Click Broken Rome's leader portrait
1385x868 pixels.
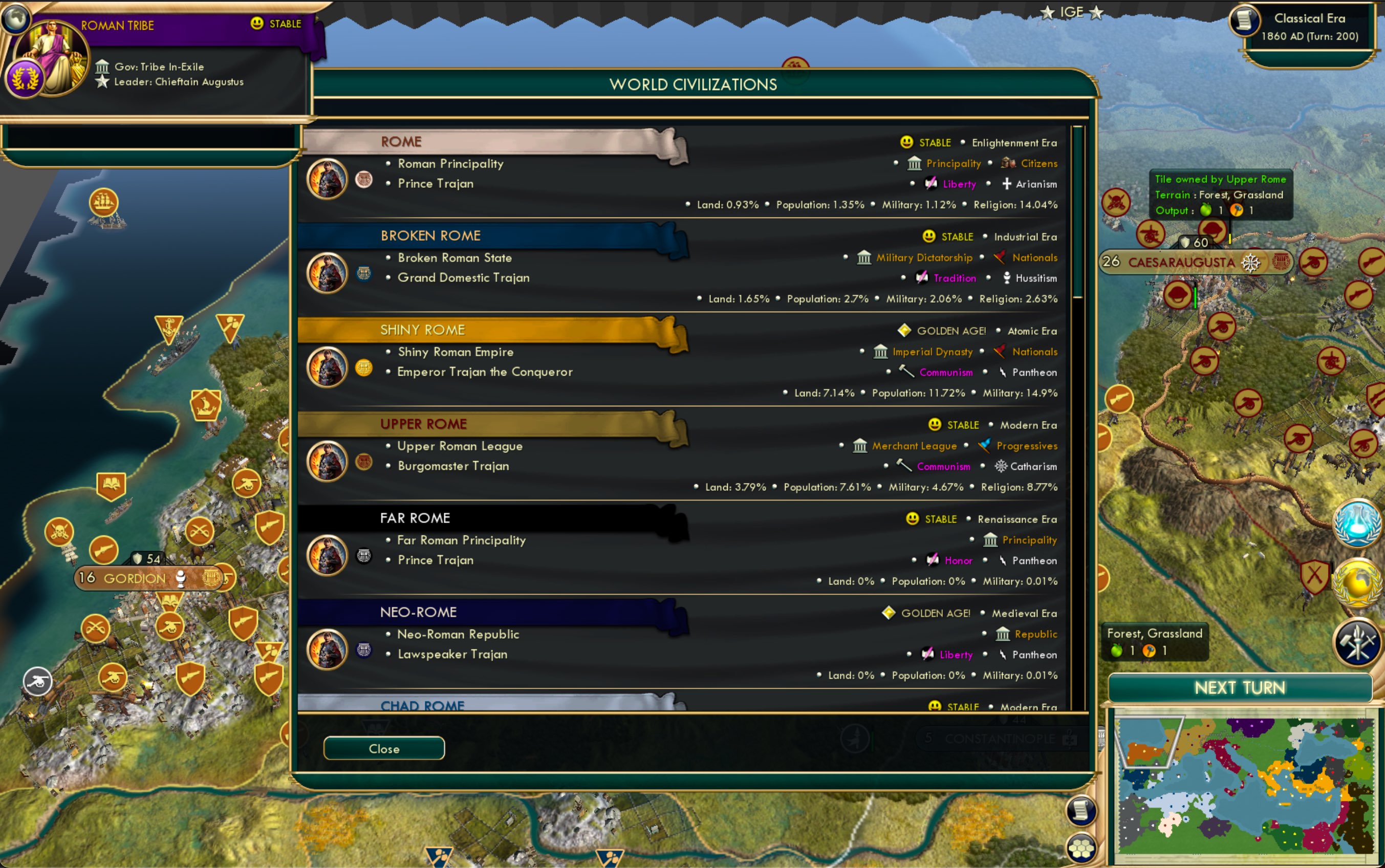coord(327,273)
